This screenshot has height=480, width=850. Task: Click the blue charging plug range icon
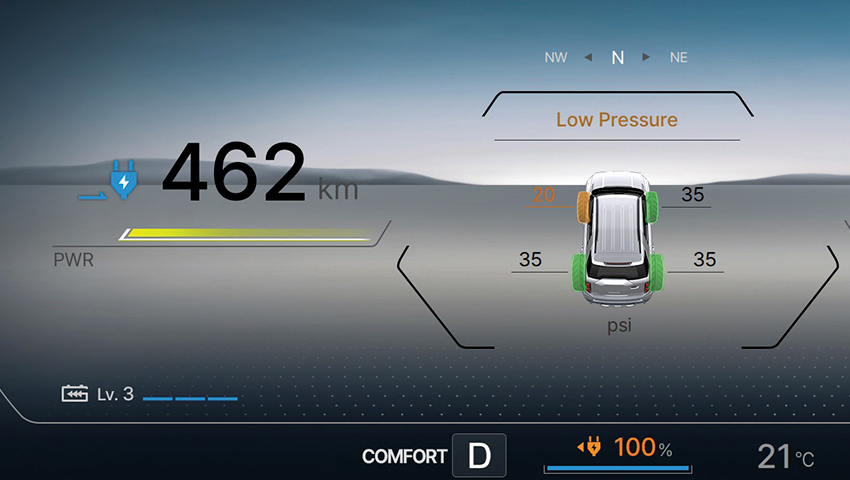[123, 181]
